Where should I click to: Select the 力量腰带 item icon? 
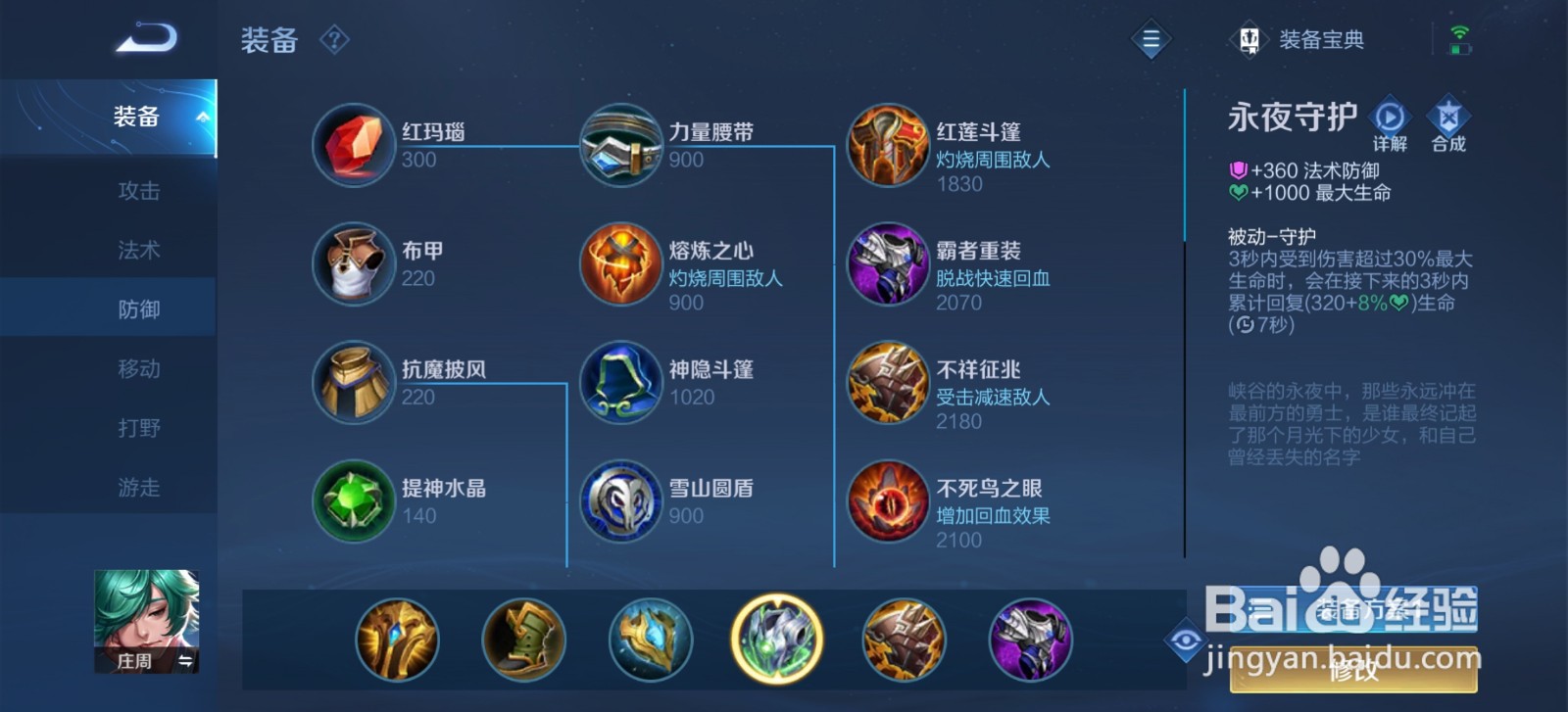pyautogui.click(x=619, y=145)
